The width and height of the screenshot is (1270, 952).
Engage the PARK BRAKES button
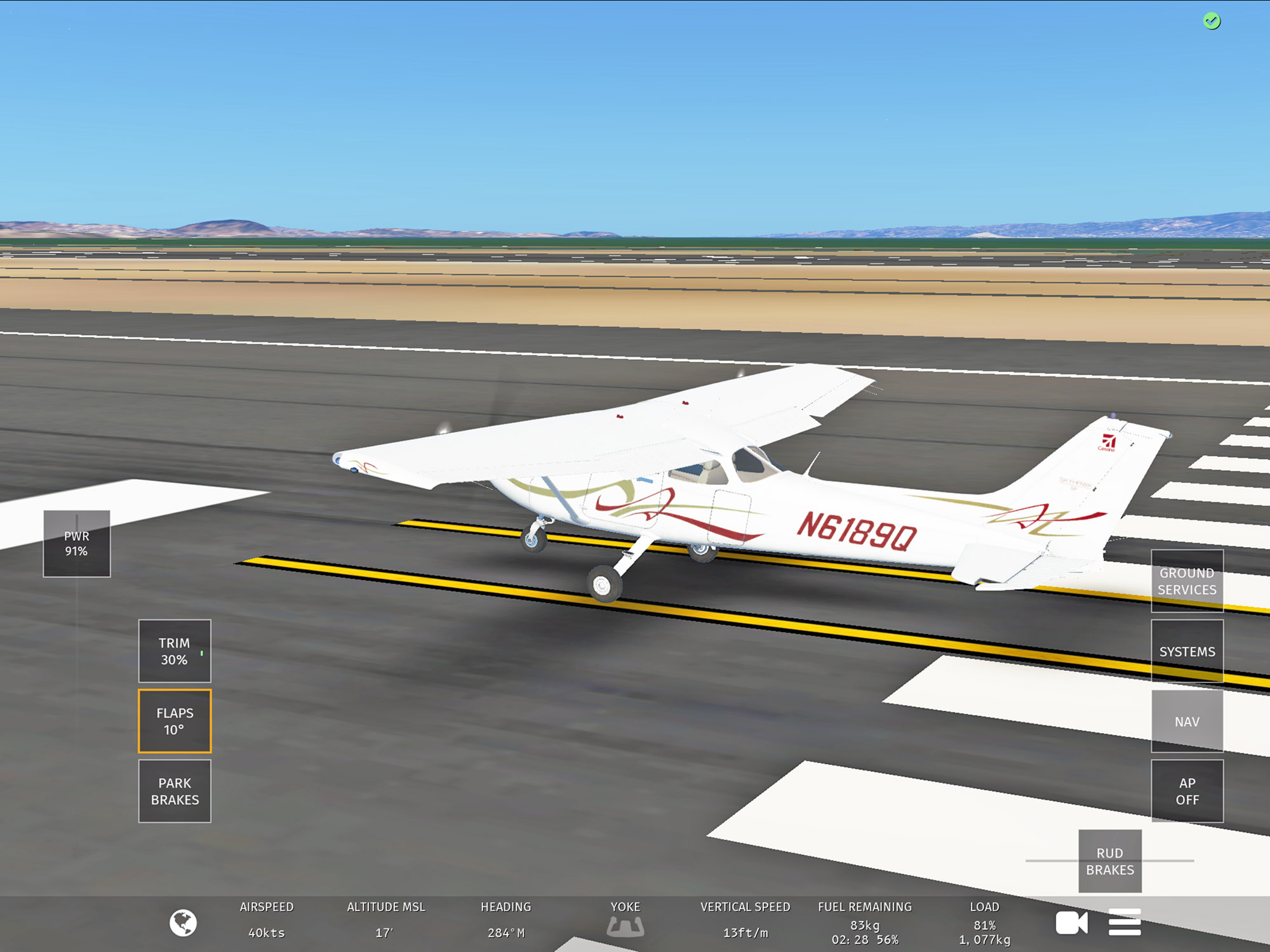[x=175, y=791]
